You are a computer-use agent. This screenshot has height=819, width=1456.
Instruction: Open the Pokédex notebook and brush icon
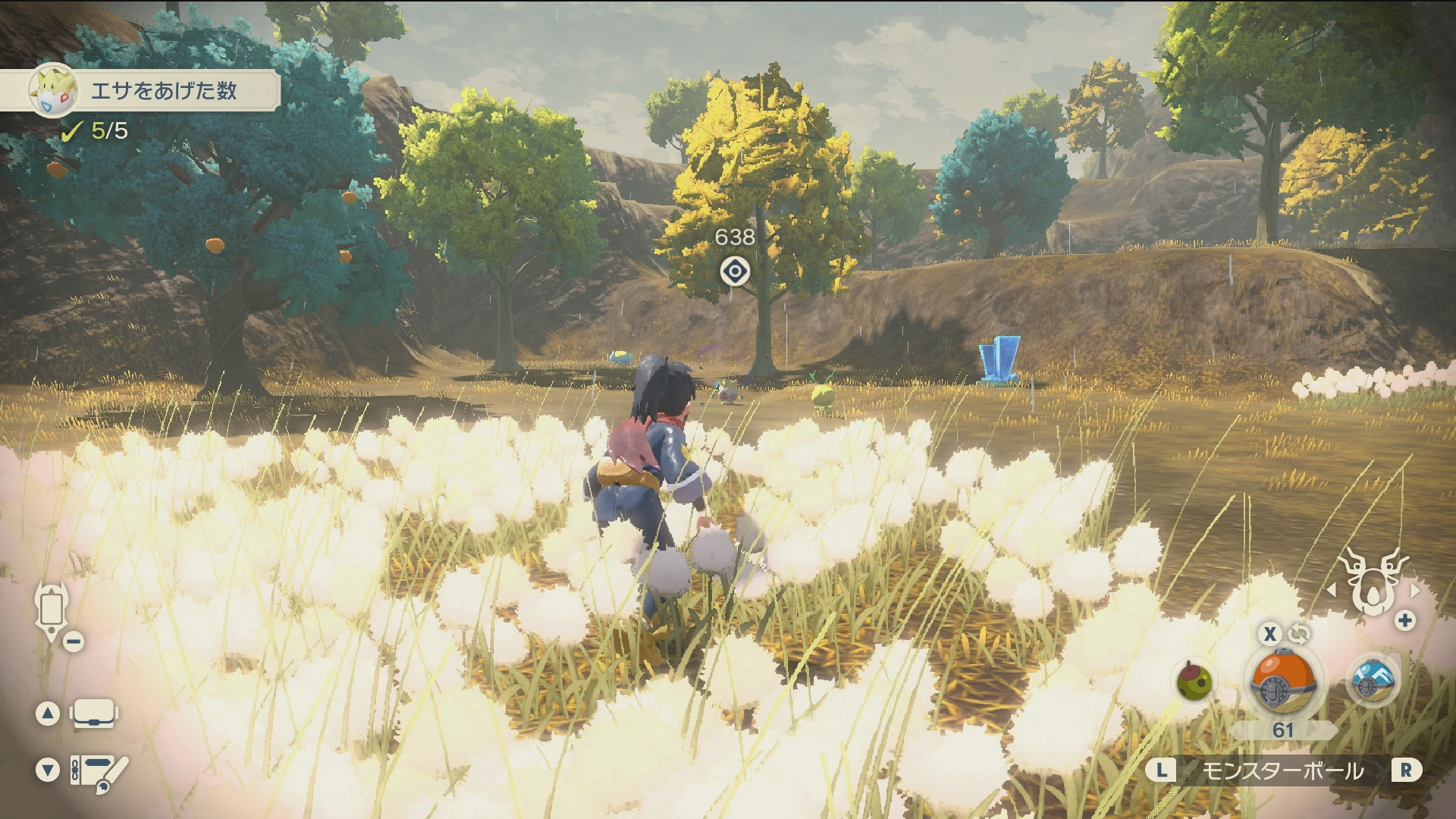99,772
